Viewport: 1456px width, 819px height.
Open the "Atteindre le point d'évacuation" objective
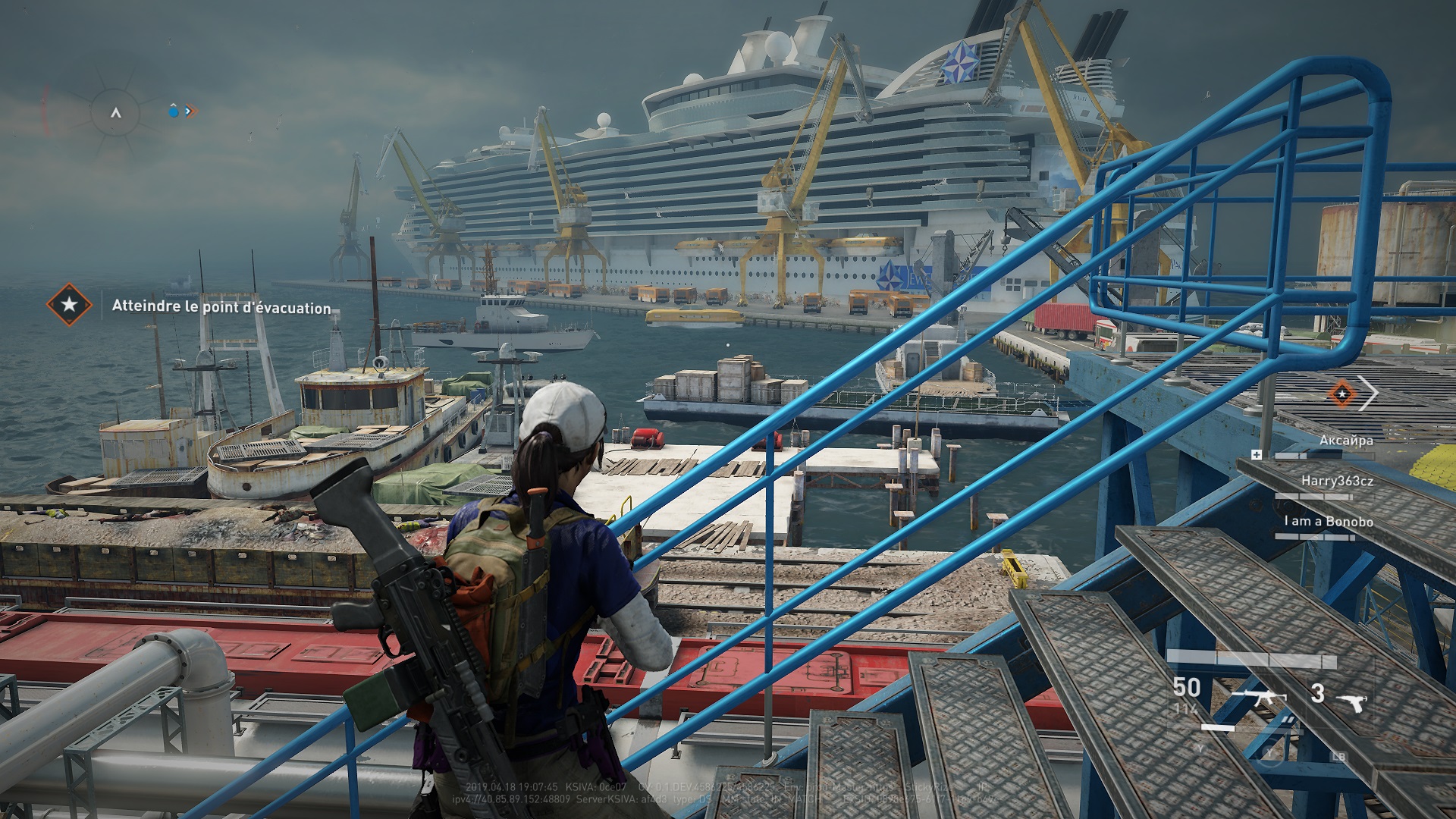(x=221, y=307)
